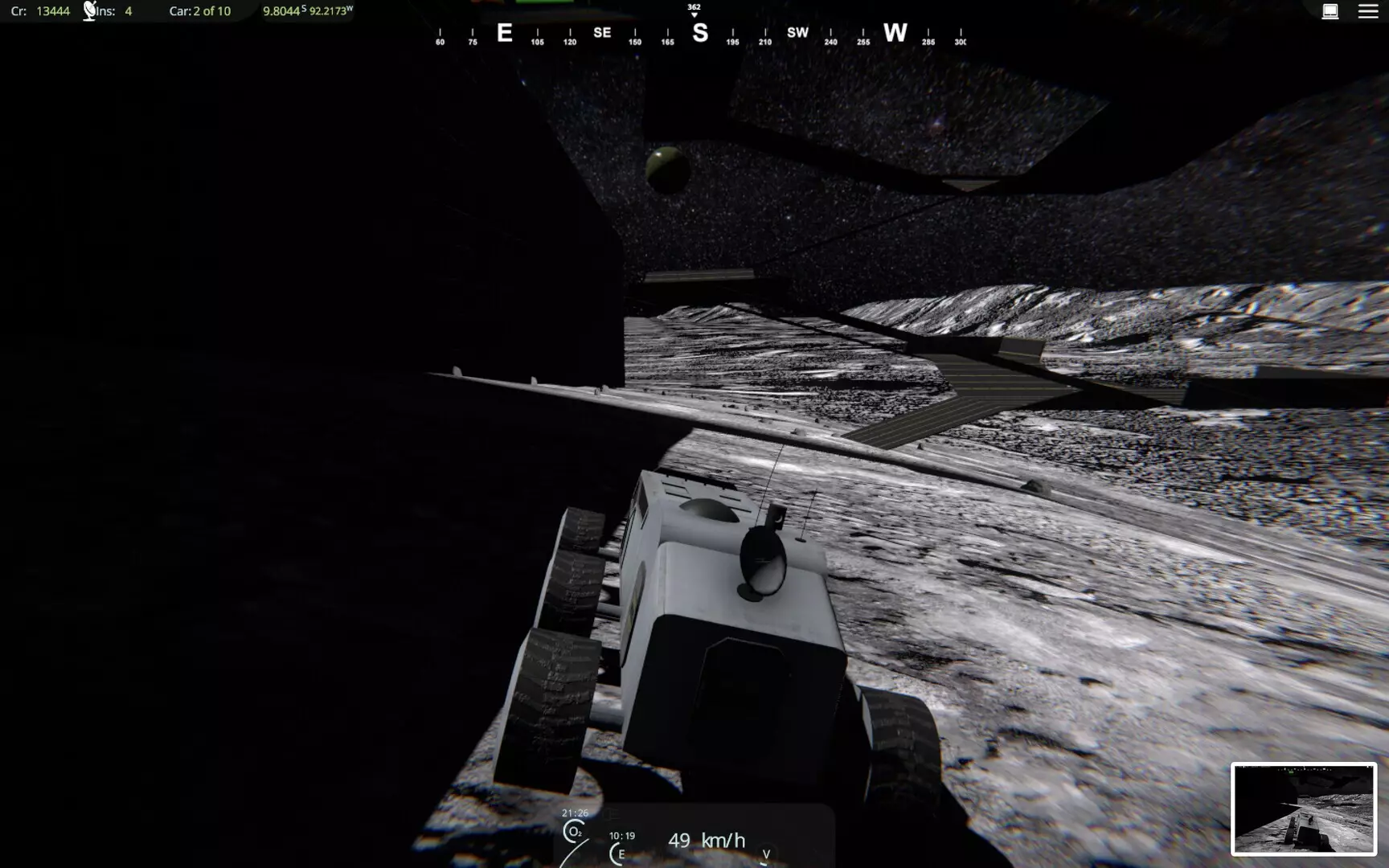Click the Cr: 13444 credits counter

point(36,11)
